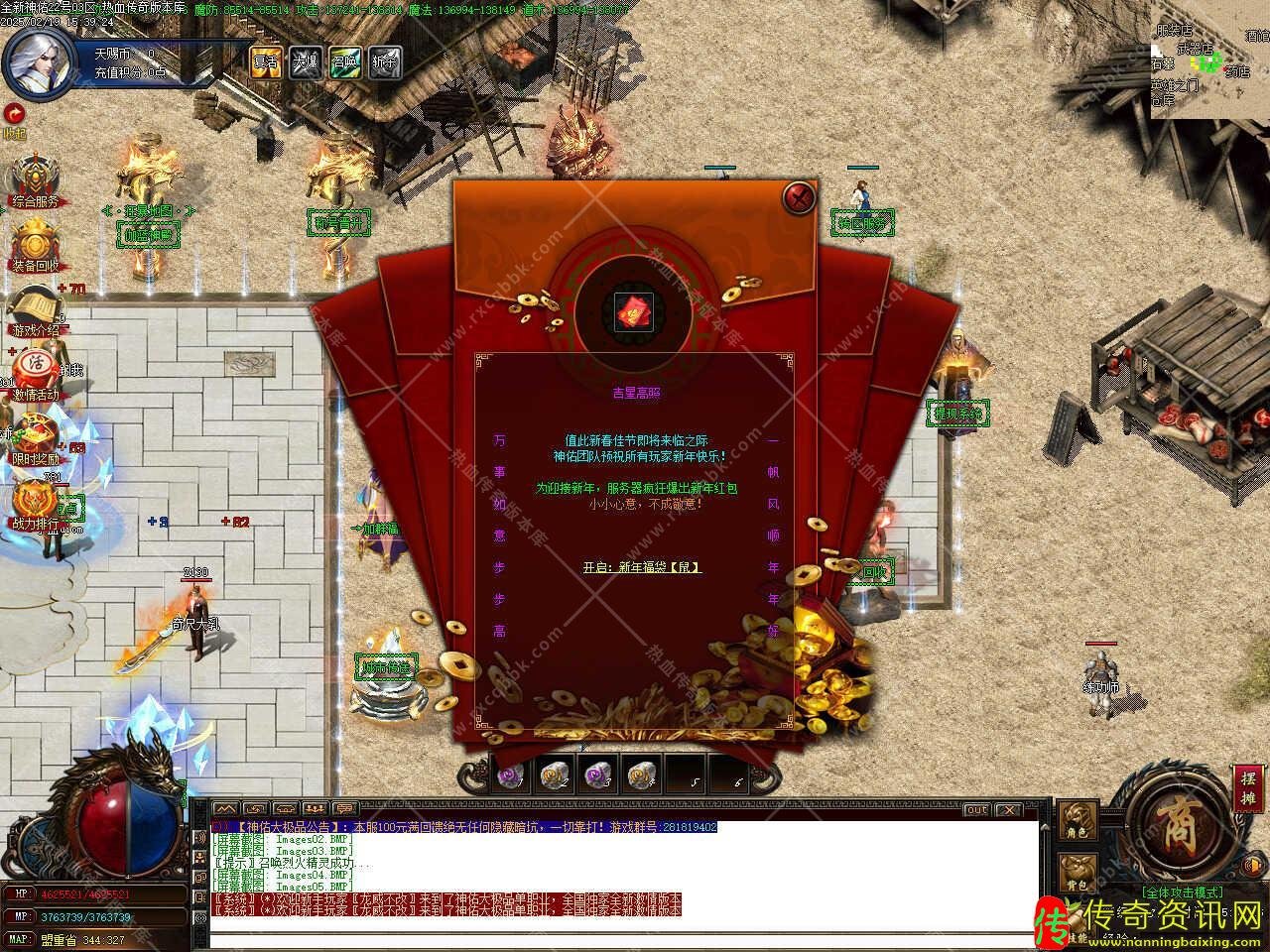1270x952 pixels.
Task: Activate the 大爆 skill button
Action: (305, 60)
